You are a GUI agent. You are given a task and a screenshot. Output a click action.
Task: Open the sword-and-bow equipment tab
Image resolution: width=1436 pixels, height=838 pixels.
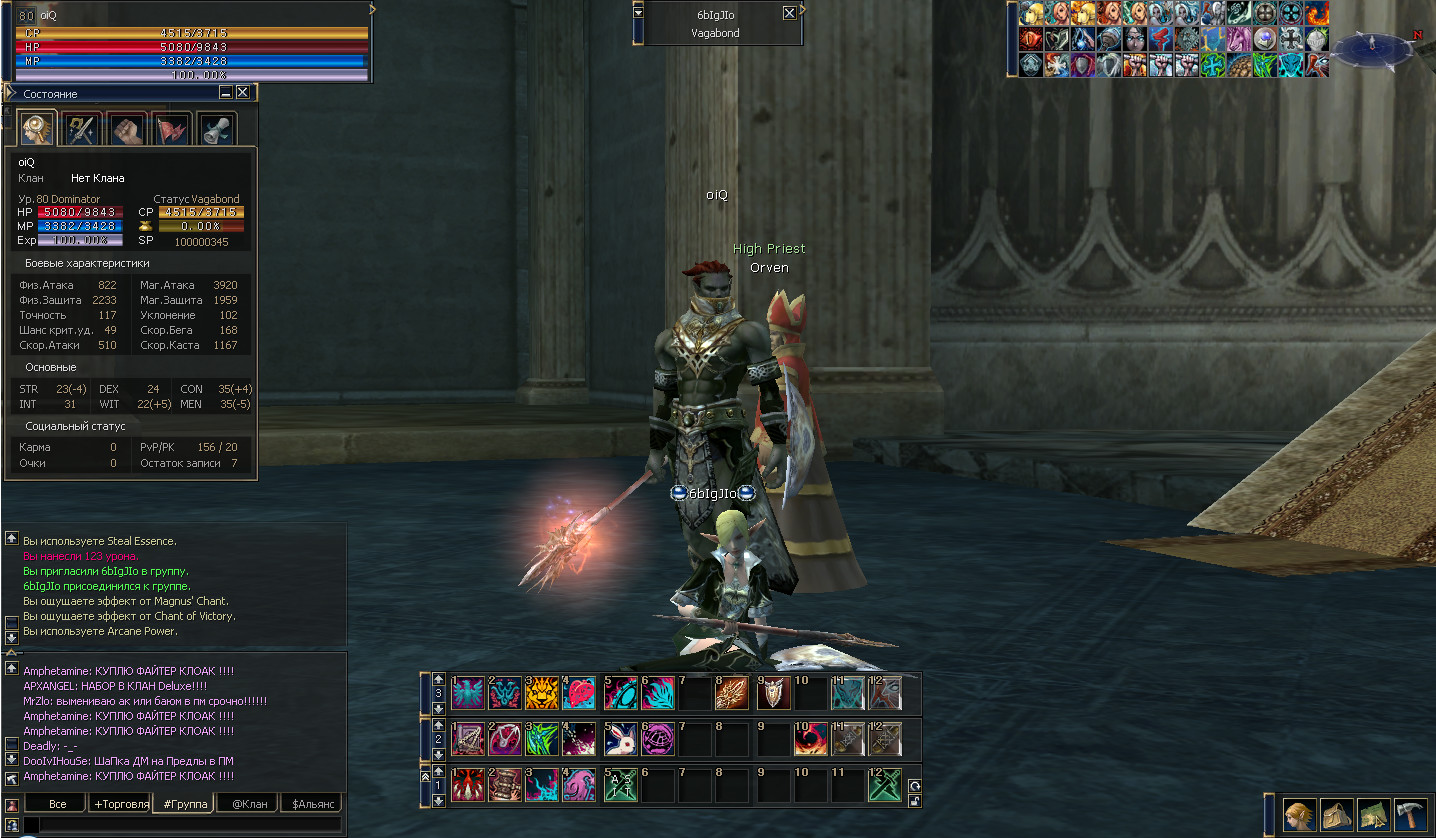tap(83, 130)
